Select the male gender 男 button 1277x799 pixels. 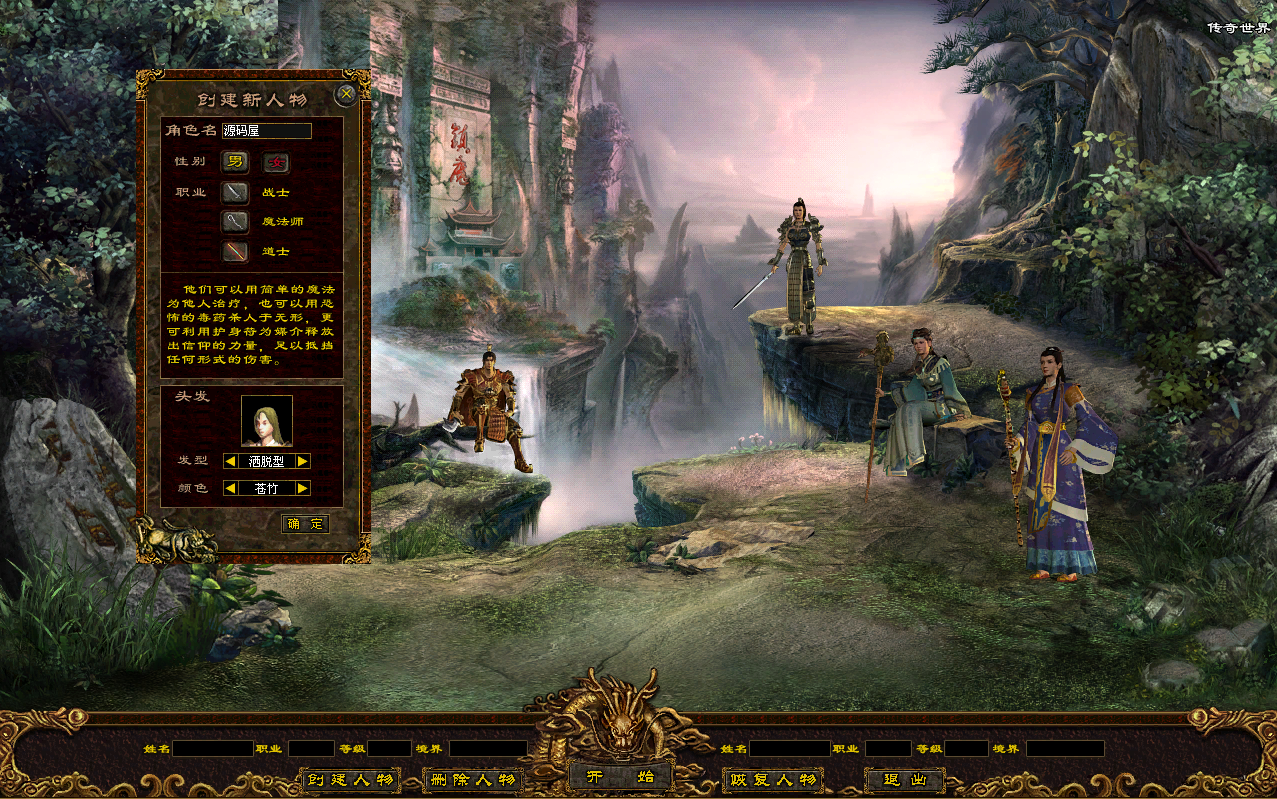point(235,162)
